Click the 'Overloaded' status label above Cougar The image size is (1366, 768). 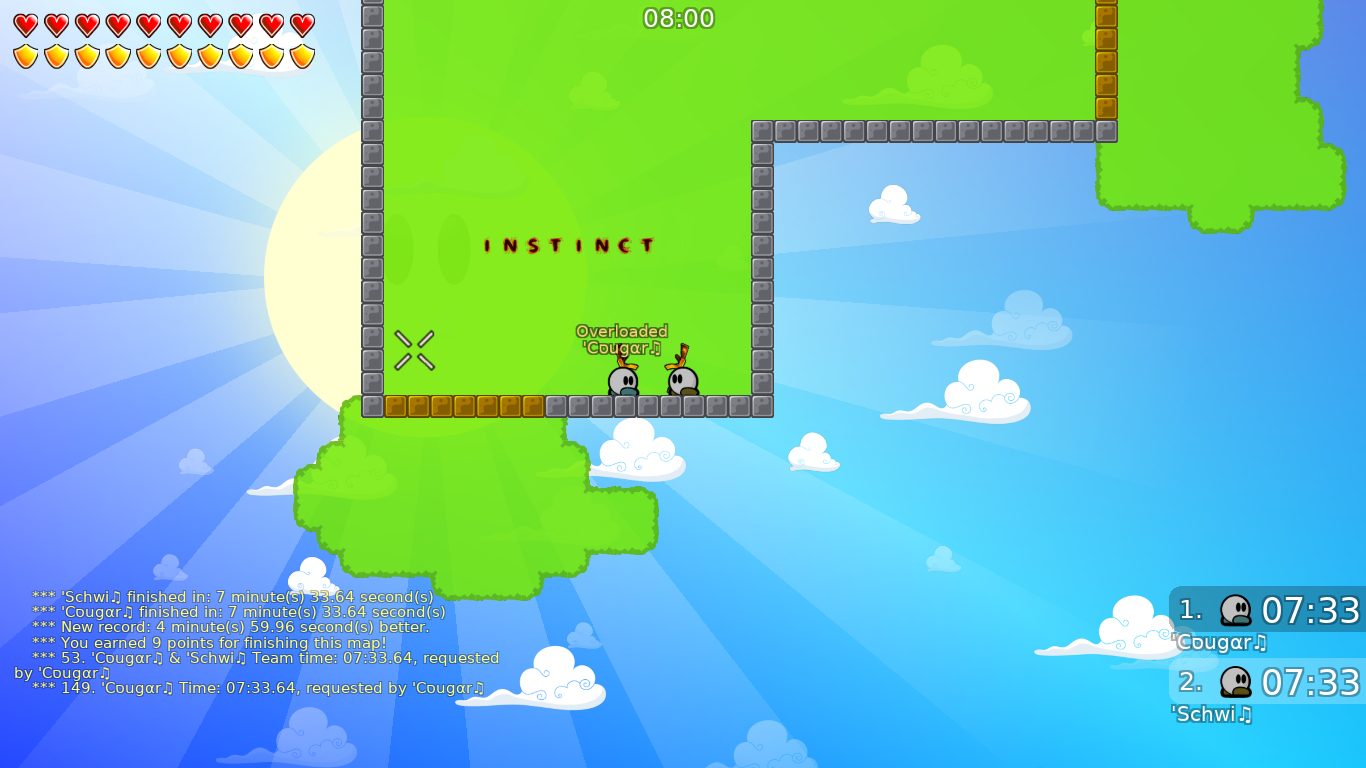point(622,330)
